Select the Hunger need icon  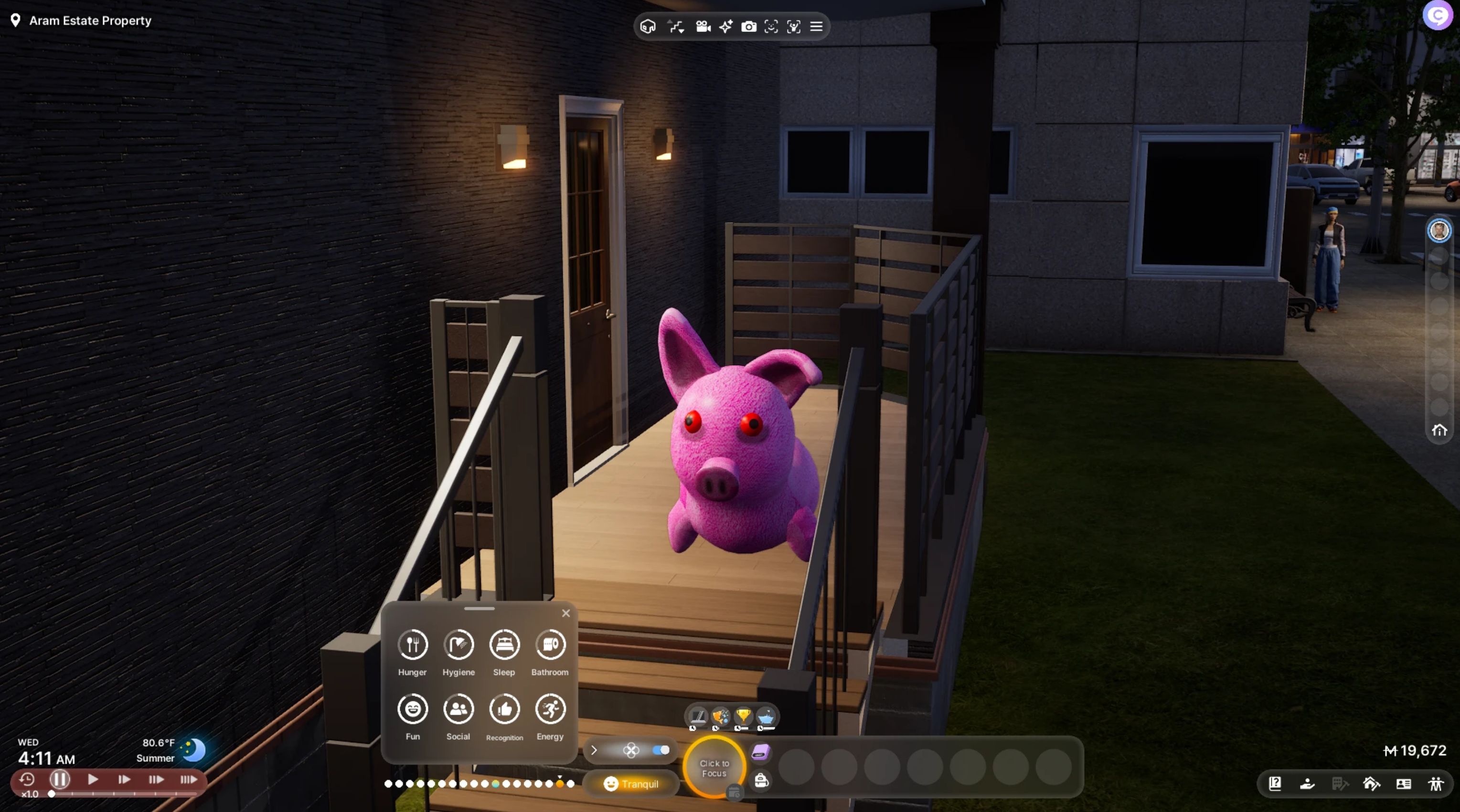(x=413, y=645)
